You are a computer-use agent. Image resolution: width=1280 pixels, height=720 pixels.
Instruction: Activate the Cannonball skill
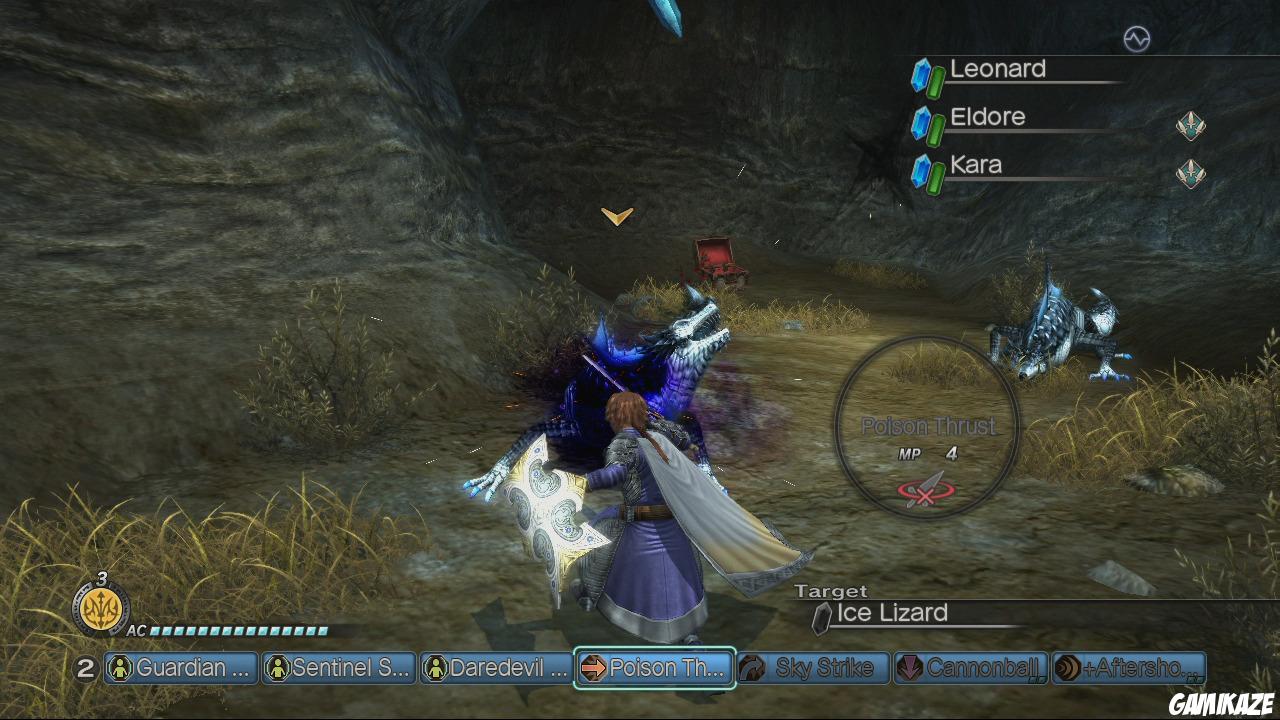click(x=971, y=668)
